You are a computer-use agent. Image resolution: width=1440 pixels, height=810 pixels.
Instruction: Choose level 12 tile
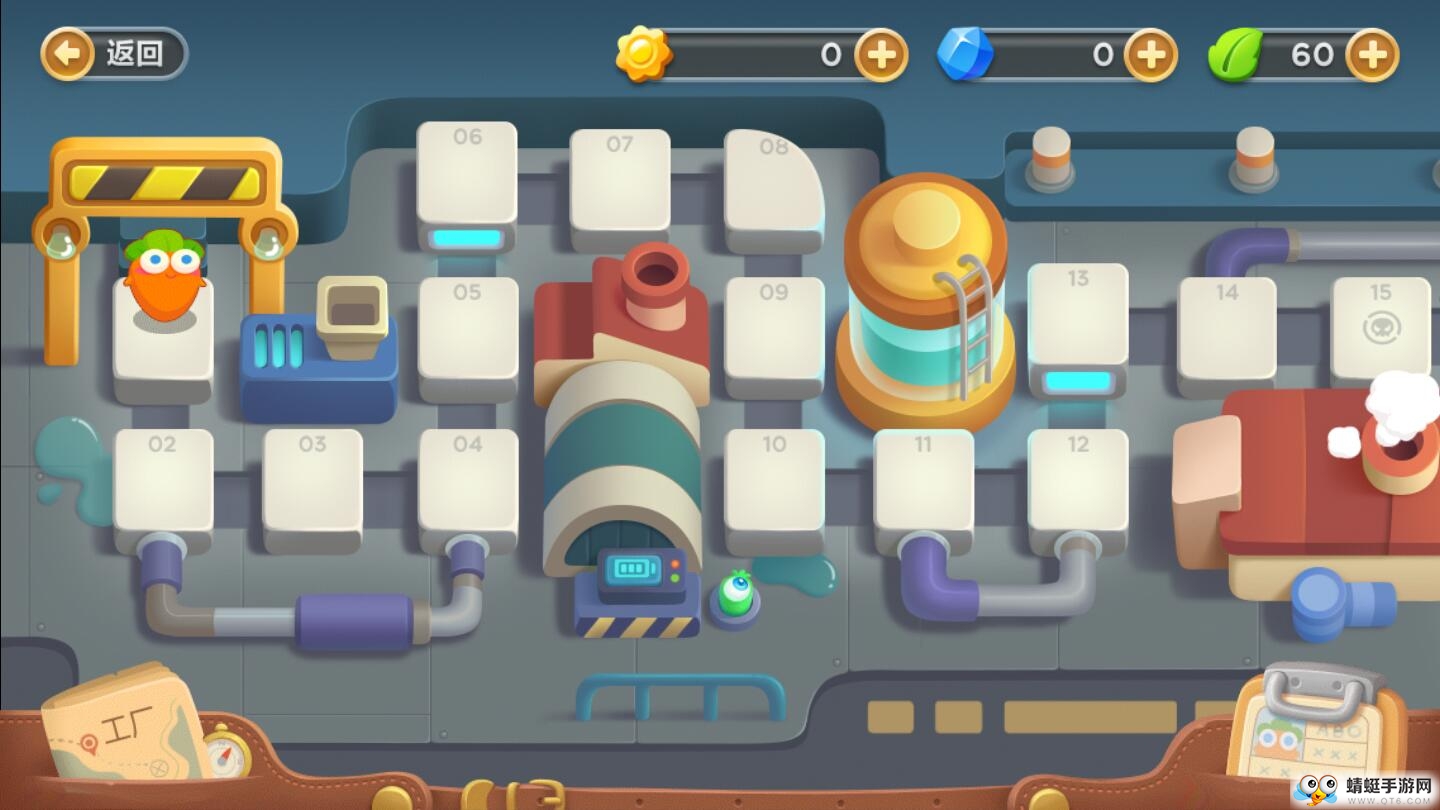click(x=1077, y=484)
